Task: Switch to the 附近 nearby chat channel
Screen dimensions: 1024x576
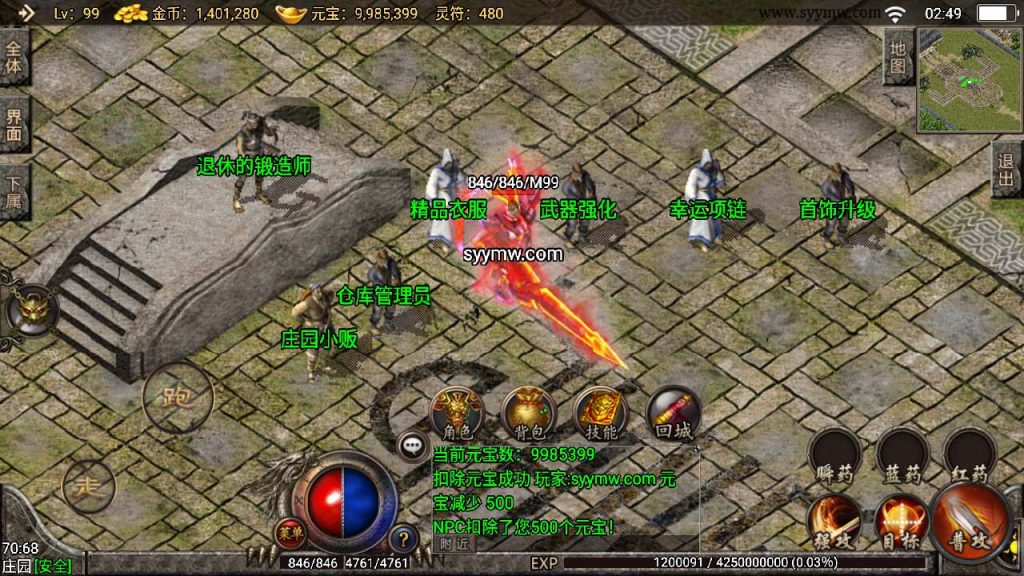Action: click(x=454, y=544)
